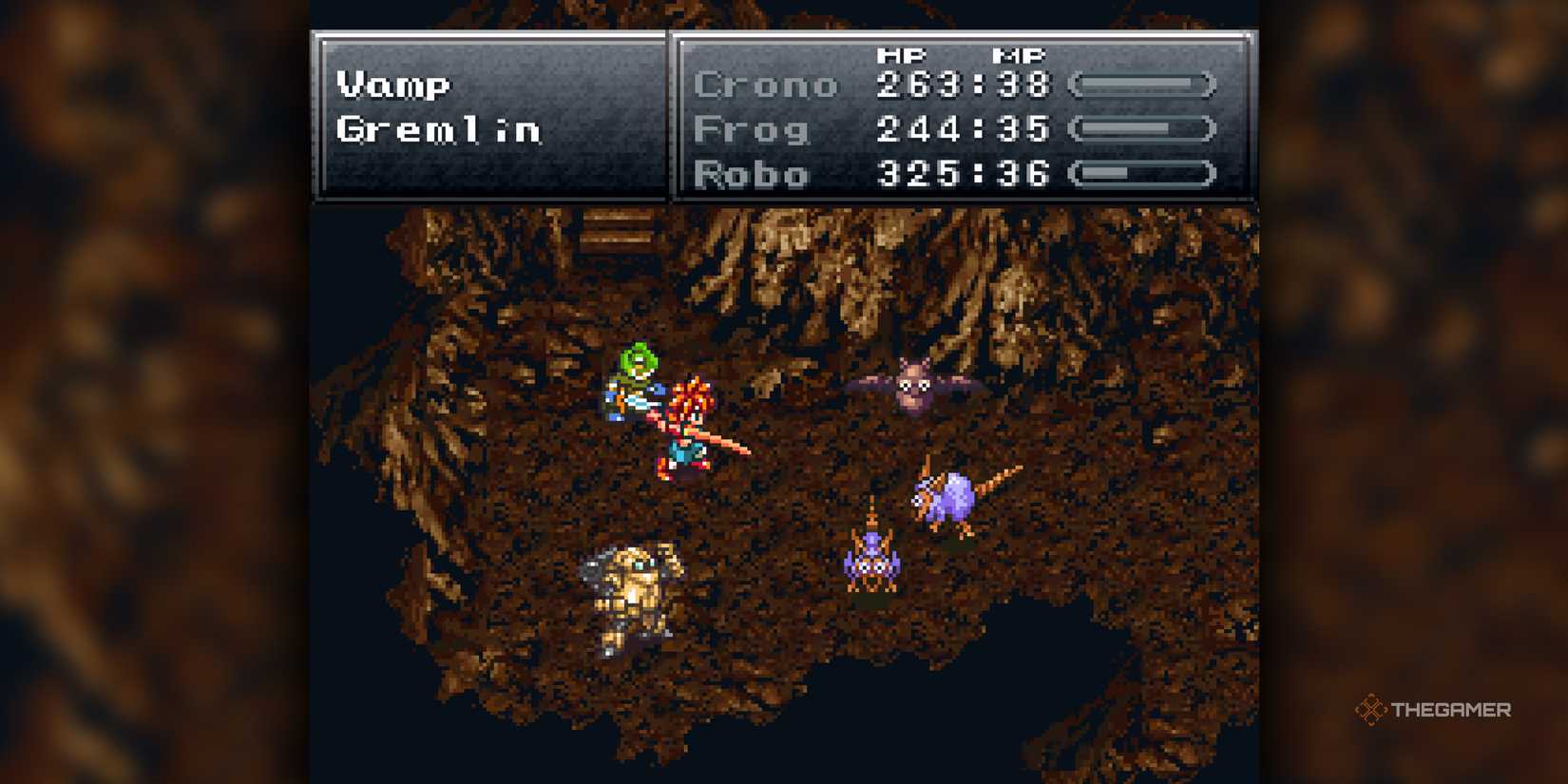Click the MP column header

1019,55
